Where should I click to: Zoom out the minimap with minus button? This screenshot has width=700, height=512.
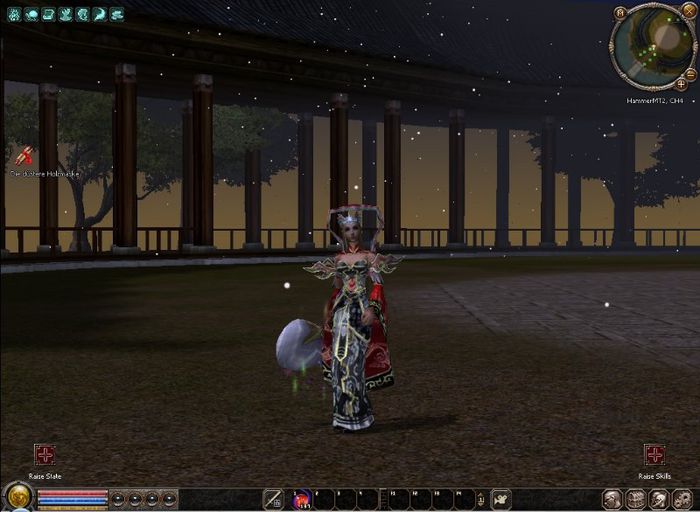690,74
